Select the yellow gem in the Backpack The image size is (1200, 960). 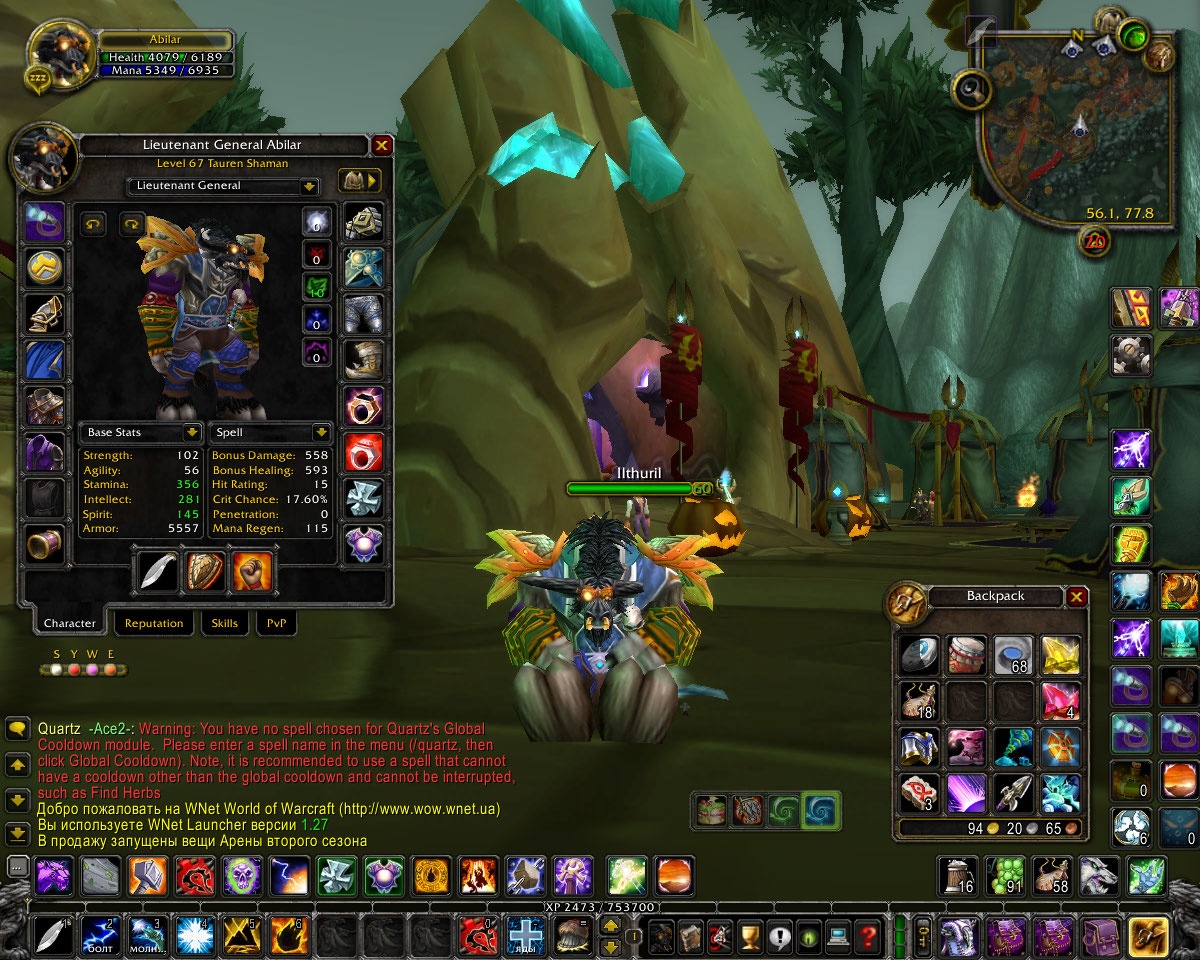coord(1058,655)
